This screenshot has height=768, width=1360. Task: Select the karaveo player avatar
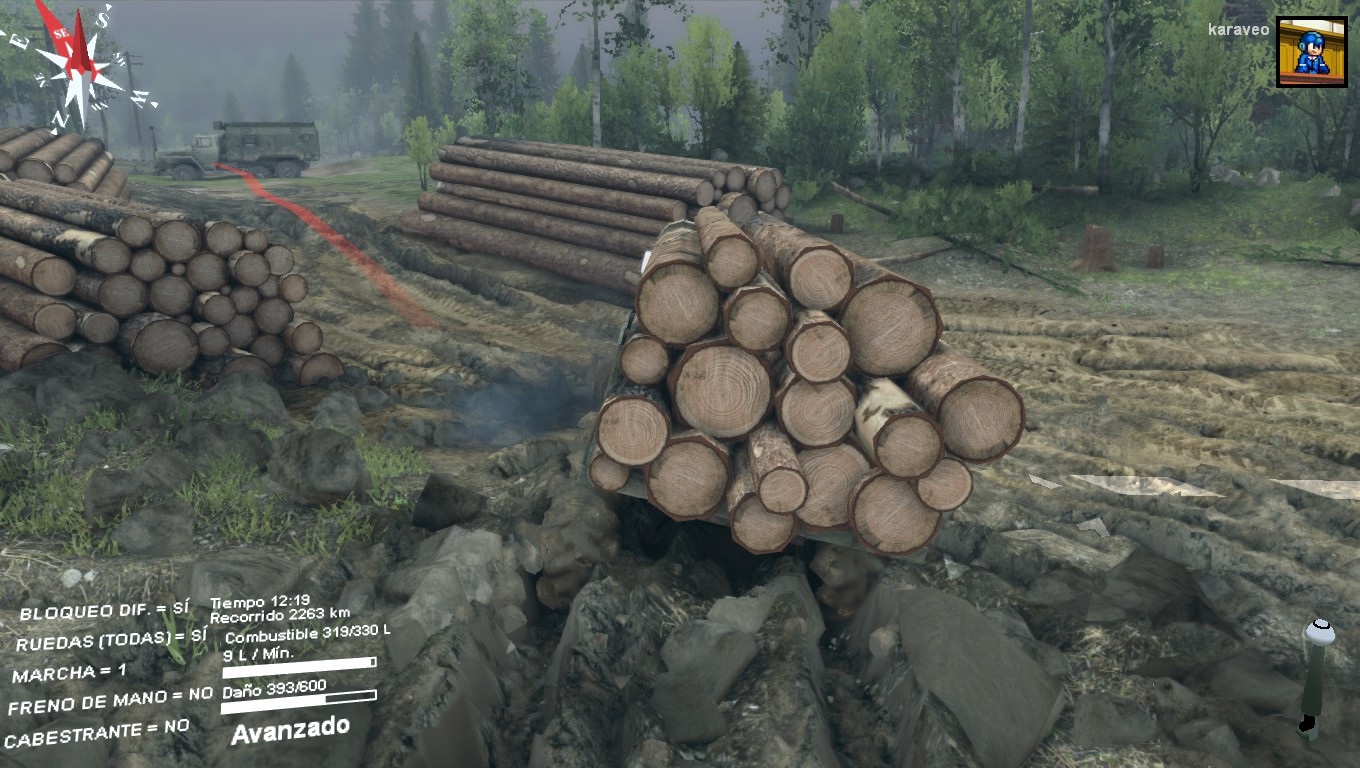pyautogui.click(x=1311, y=51)
